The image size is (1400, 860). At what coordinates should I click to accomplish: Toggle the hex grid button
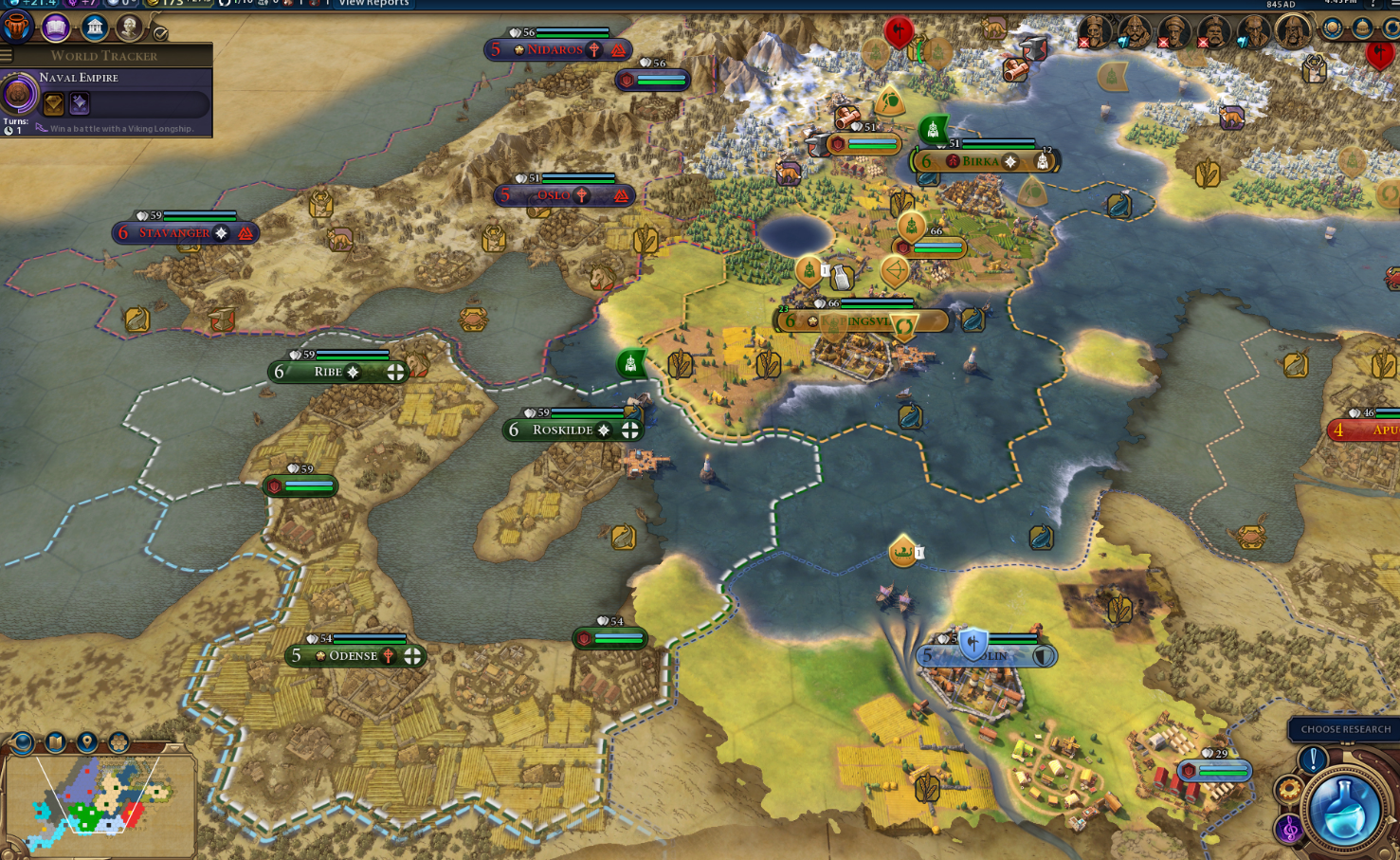pyautogui.click(x=118, y=741)
